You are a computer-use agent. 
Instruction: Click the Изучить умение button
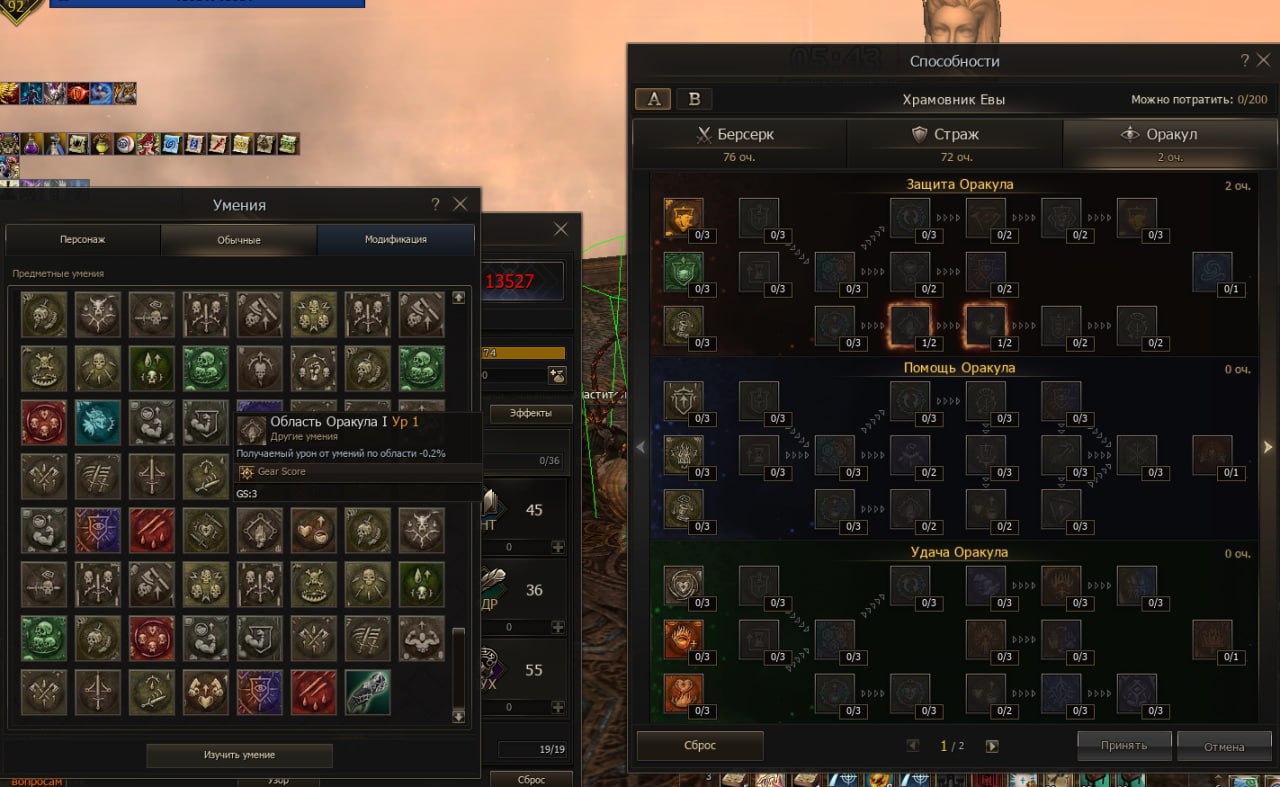coord(239,755)
